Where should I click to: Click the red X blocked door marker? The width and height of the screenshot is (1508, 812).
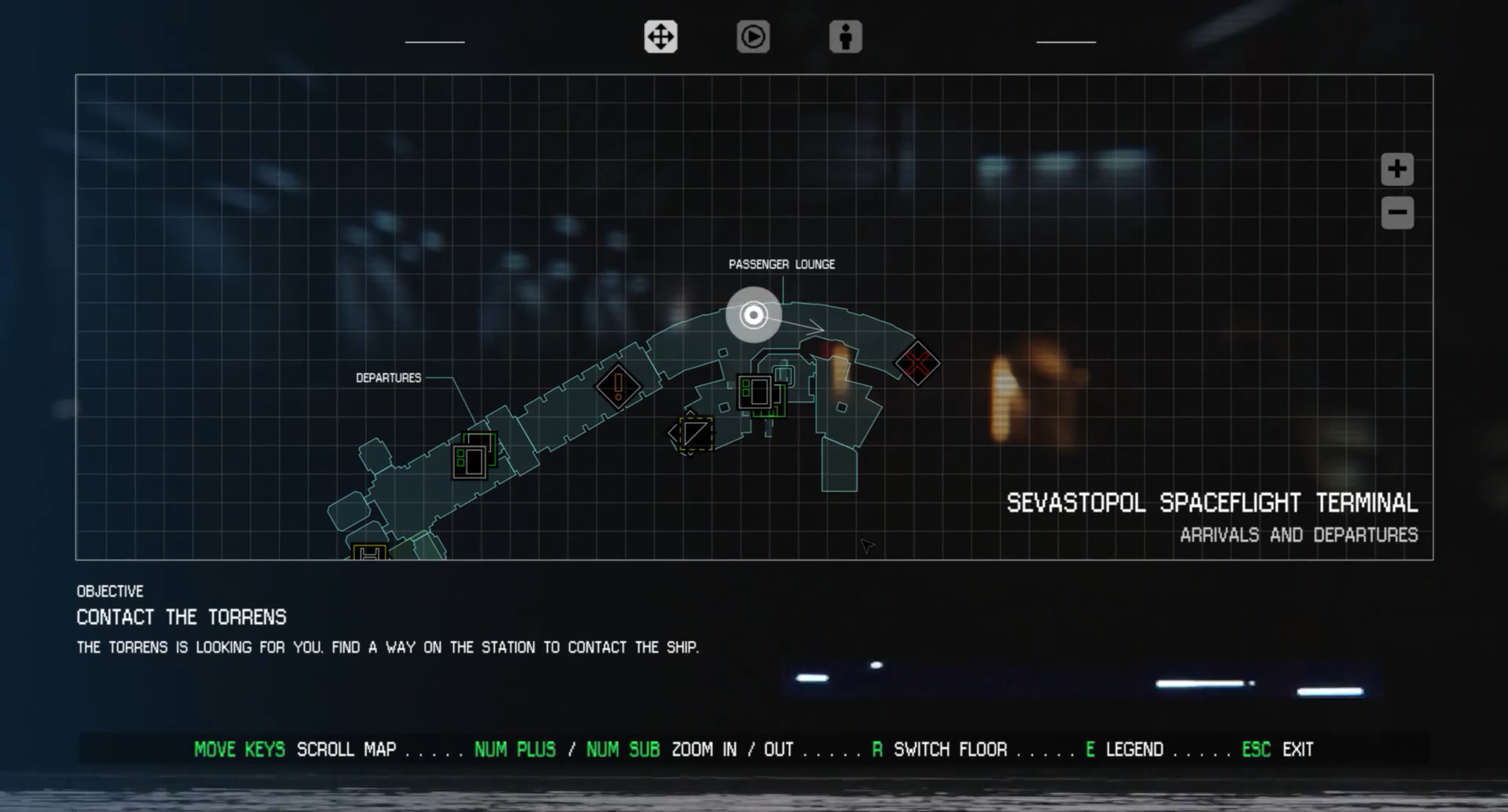coord(917,364)
